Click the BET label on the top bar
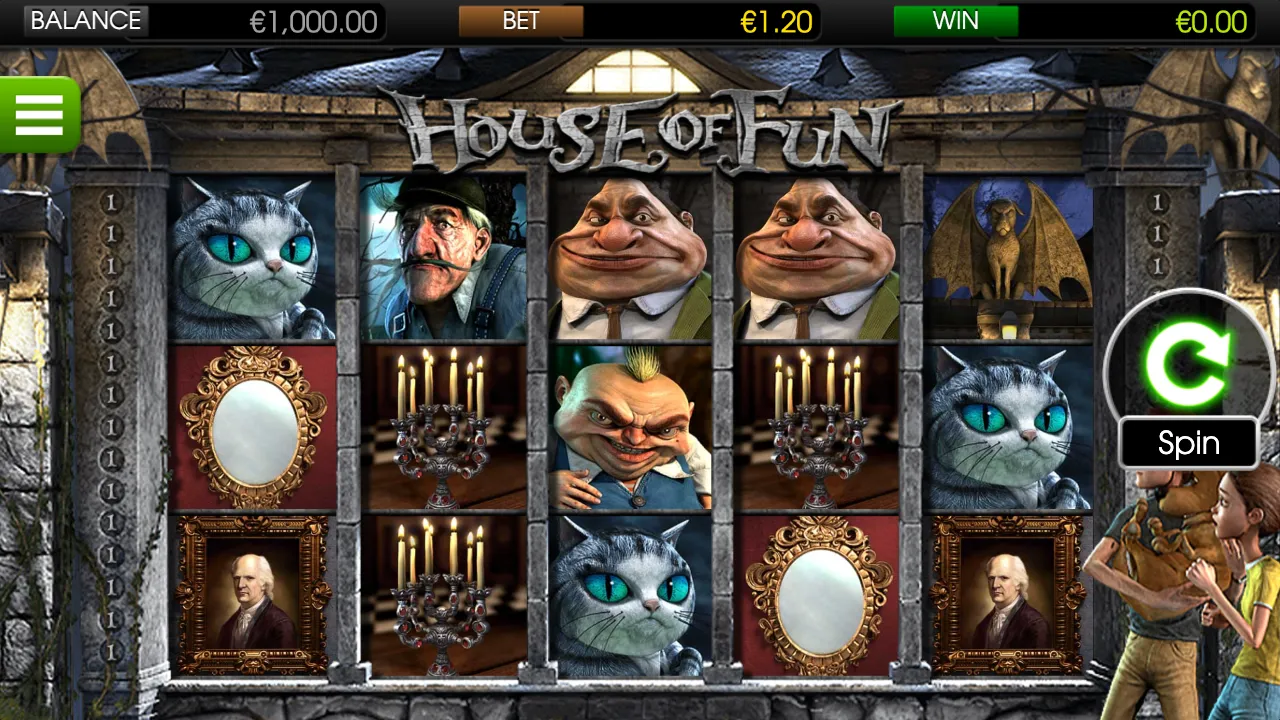The height and width of the screenshot is (720, 1280). [520, 20]
